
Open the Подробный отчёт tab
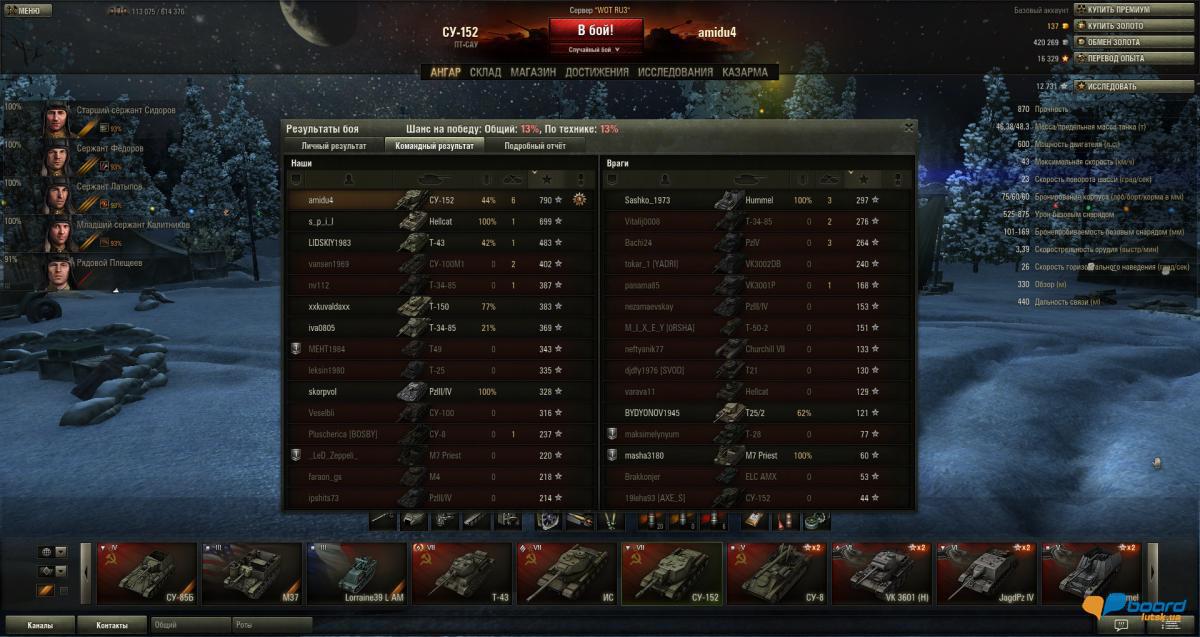coord(535,146)
